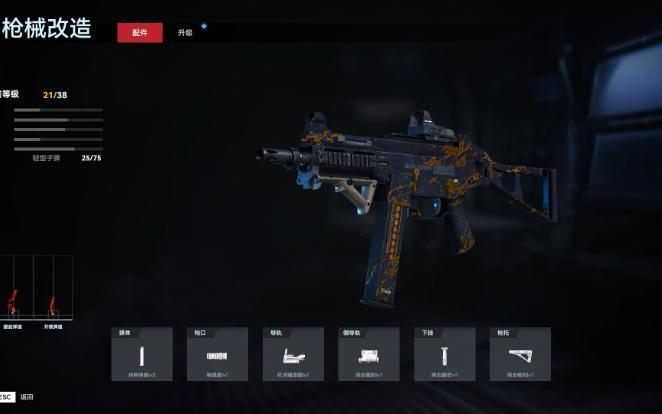Screen dimensions: 662x414
Task: Open the 弹匣 magazine attachment slot
Action: [x=141, y=355]
